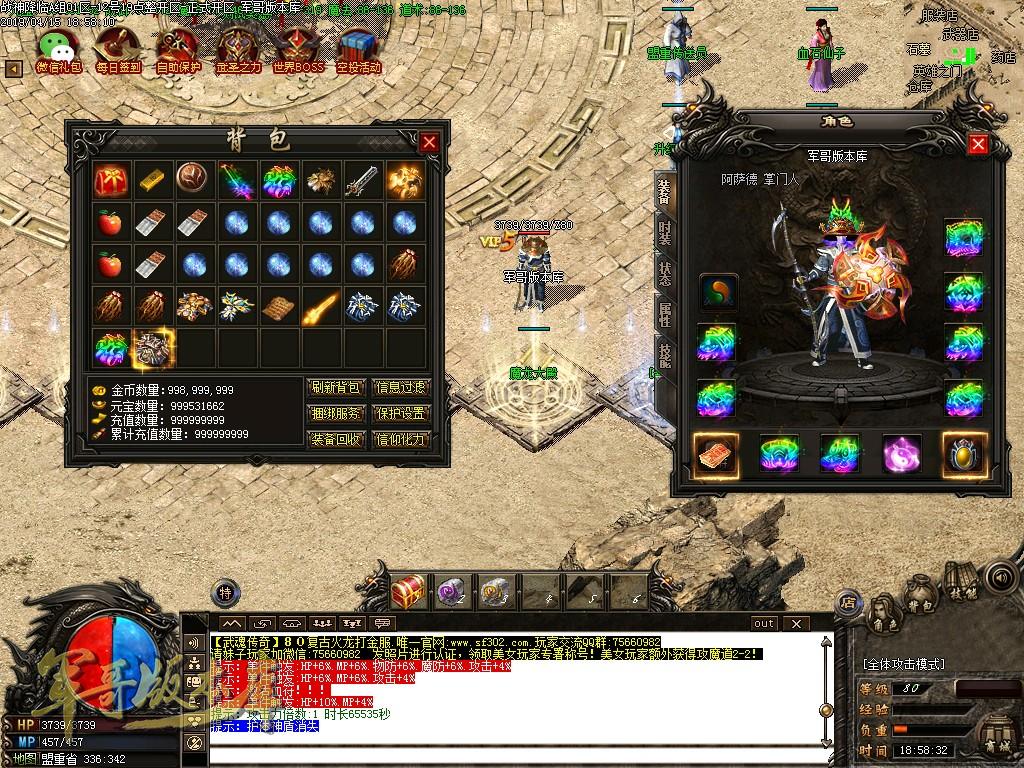Open 保护设置 protection settings

pos(400,413)
